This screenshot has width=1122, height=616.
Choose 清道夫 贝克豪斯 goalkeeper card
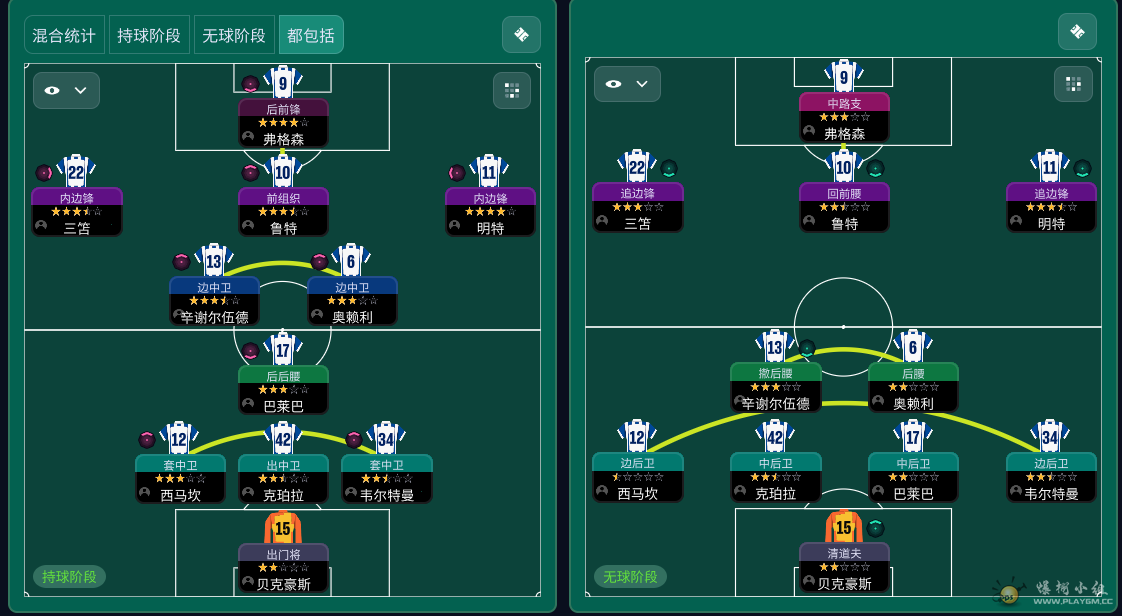[x=844, y=567]
